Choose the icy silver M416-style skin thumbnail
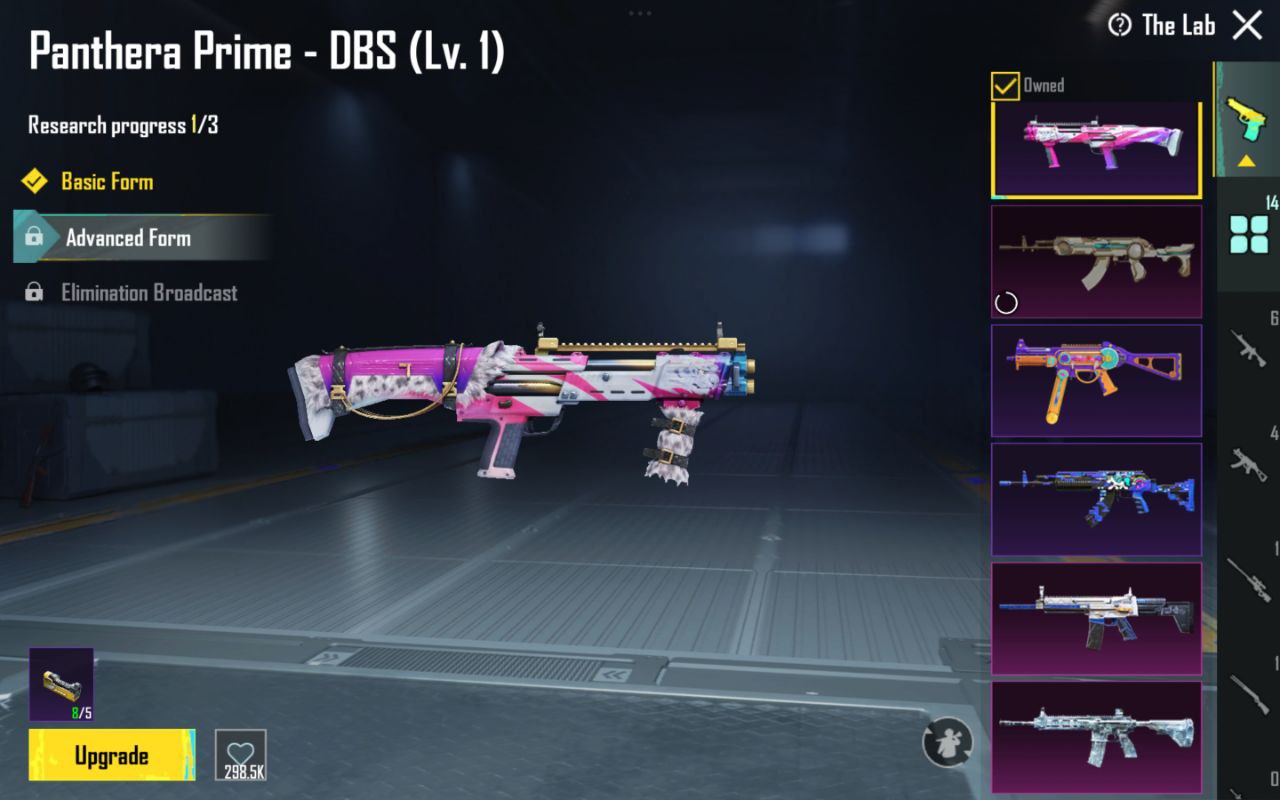 1096,736
